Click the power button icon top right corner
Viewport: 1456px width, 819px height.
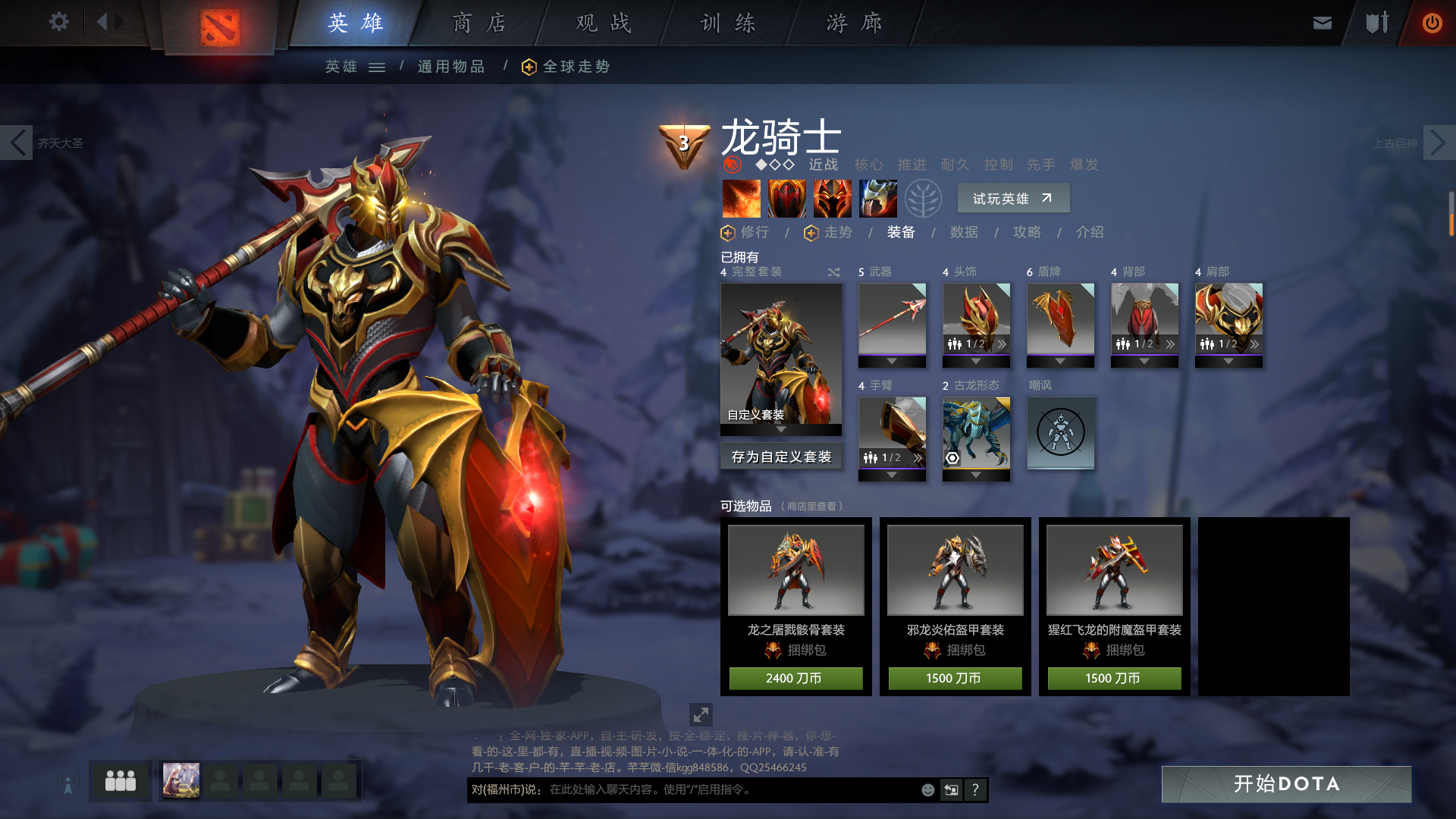(1432, 22)
